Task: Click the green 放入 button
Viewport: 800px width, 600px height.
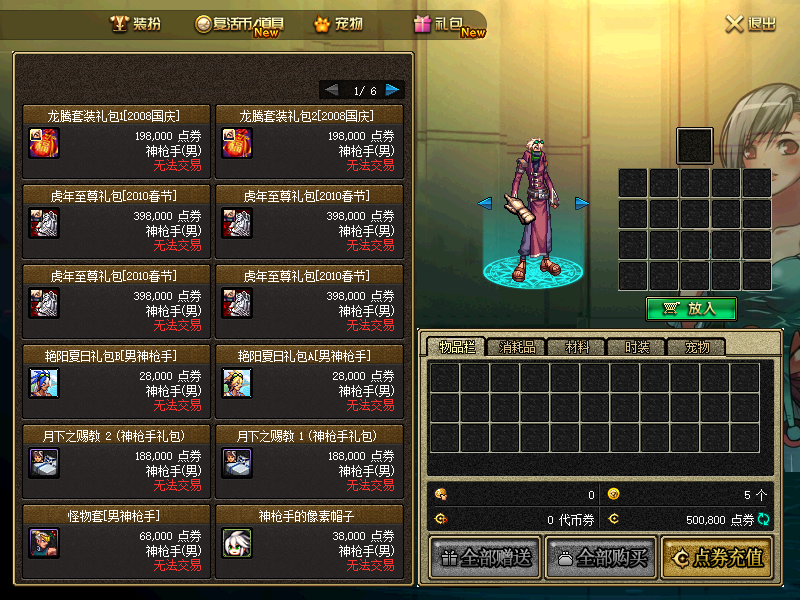Action: [x=692, y=309]
